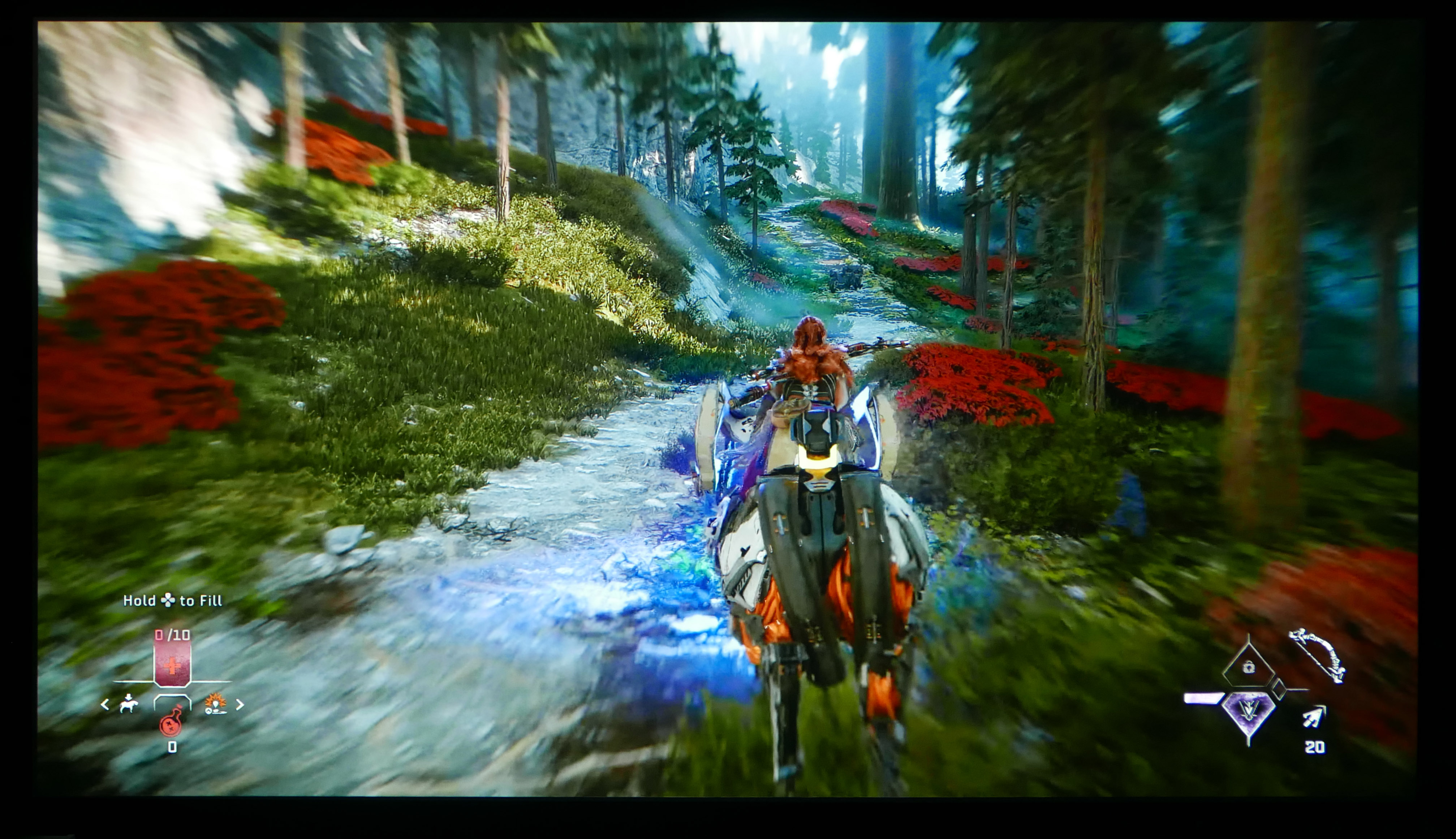The image size is (1456, 839).
Task: Cycle tools with the right arrow
Action: coord(240,704)
